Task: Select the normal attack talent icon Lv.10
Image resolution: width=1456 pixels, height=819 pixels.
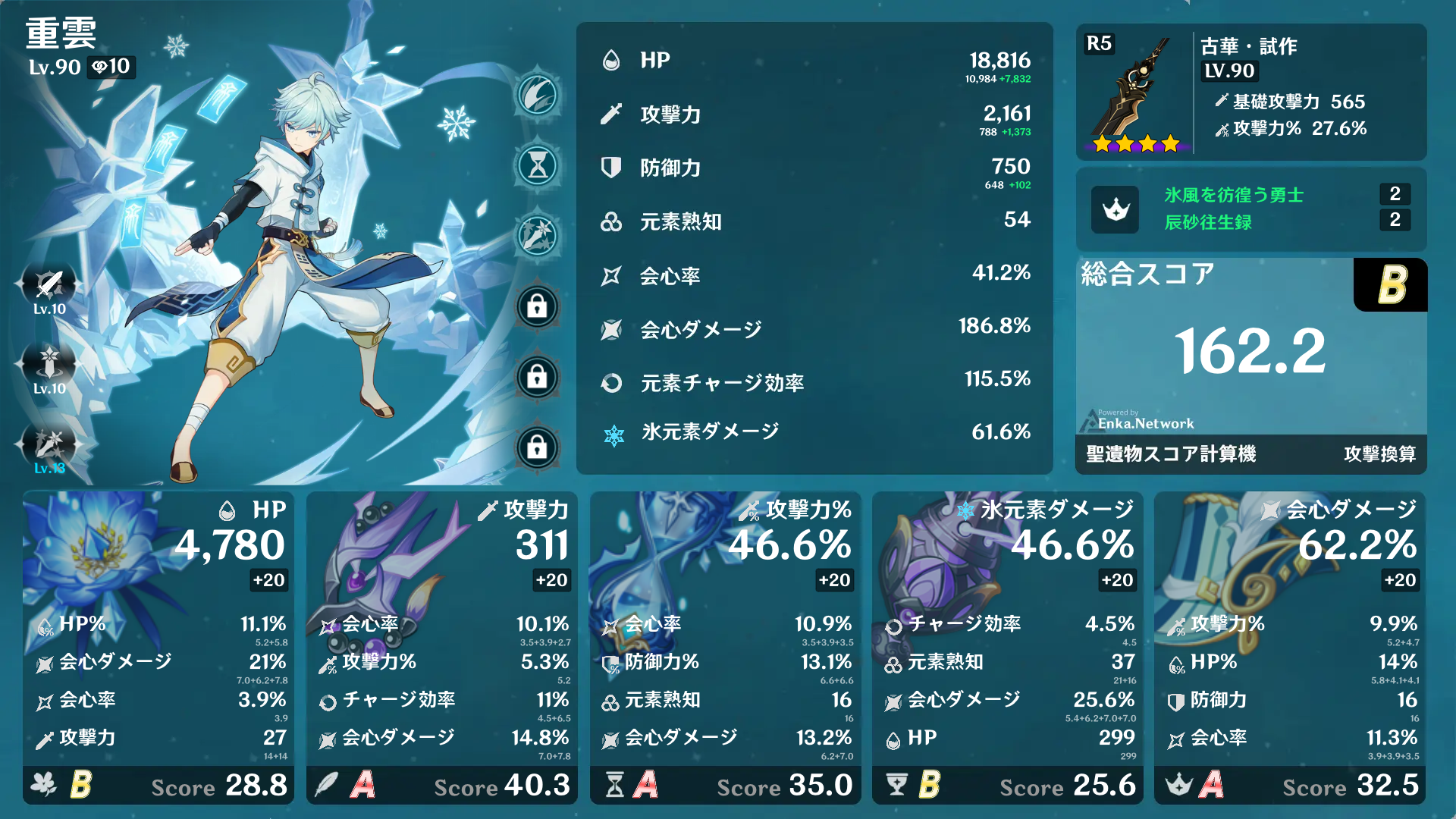Action: click(x=48, y=284)
